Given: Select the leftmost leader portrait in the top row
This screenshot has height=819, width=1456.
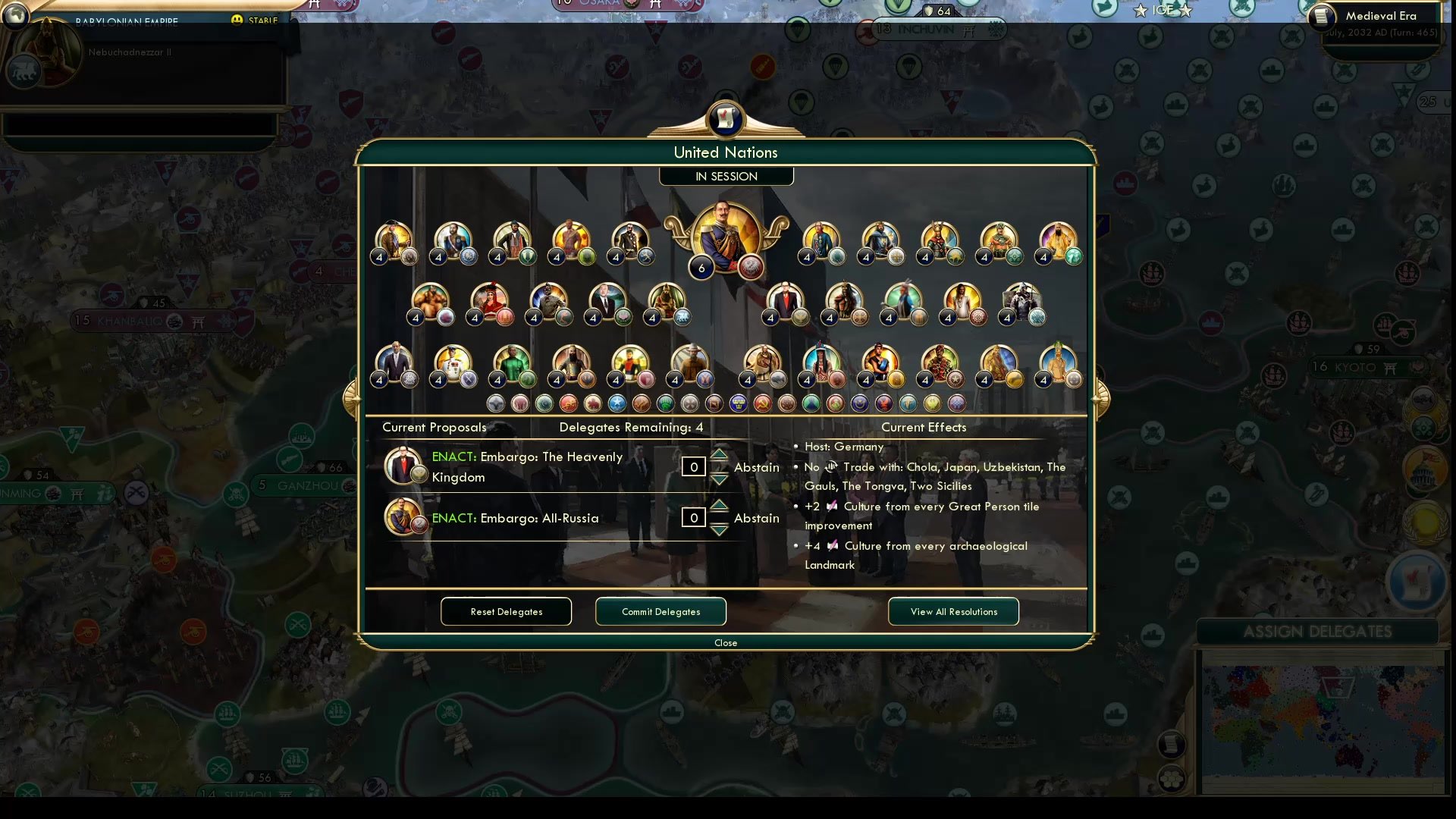Looking at the screenshot, I should pos(392,240).
